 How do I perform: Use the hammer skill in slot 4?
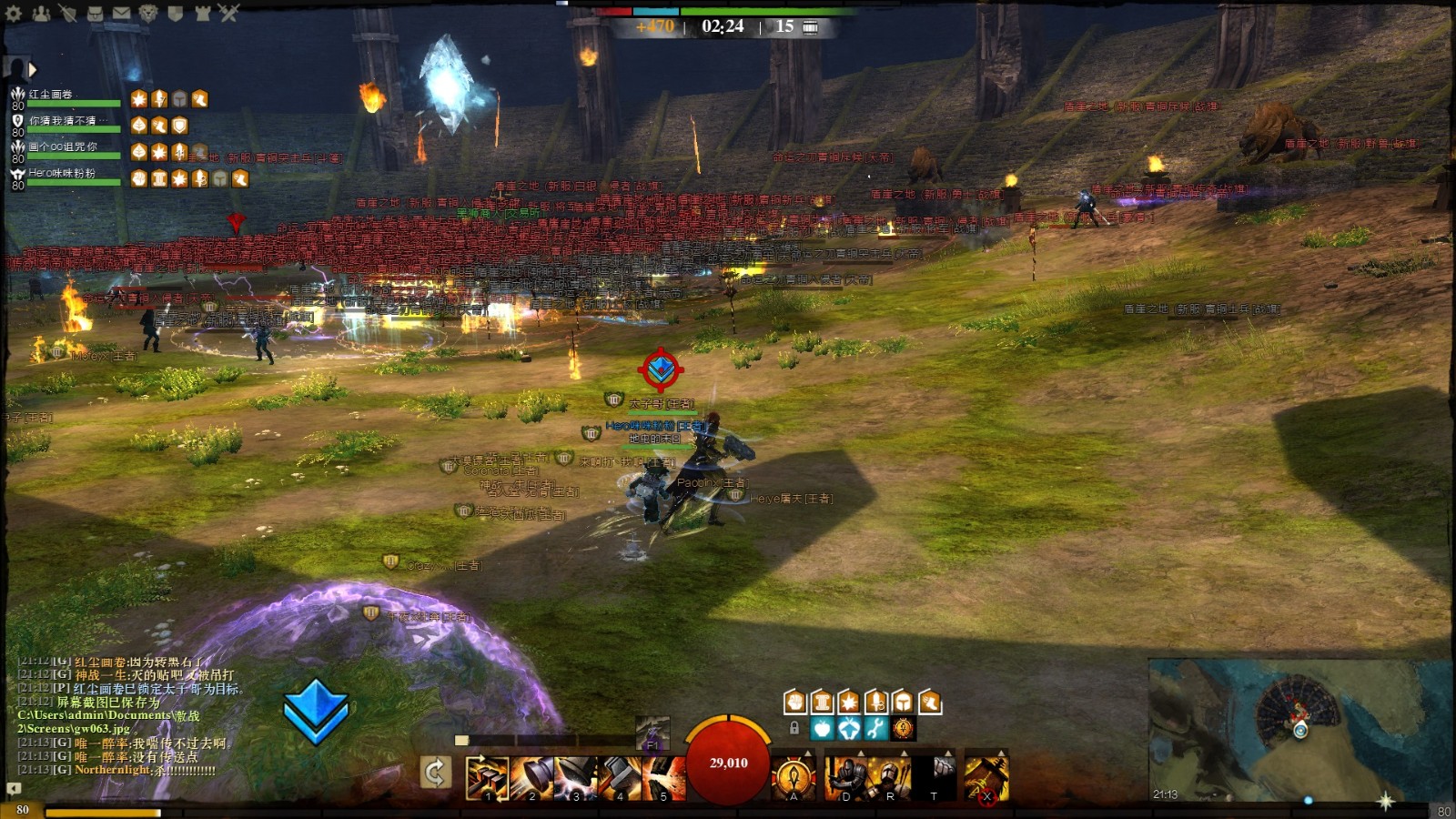tap(621, 778)
